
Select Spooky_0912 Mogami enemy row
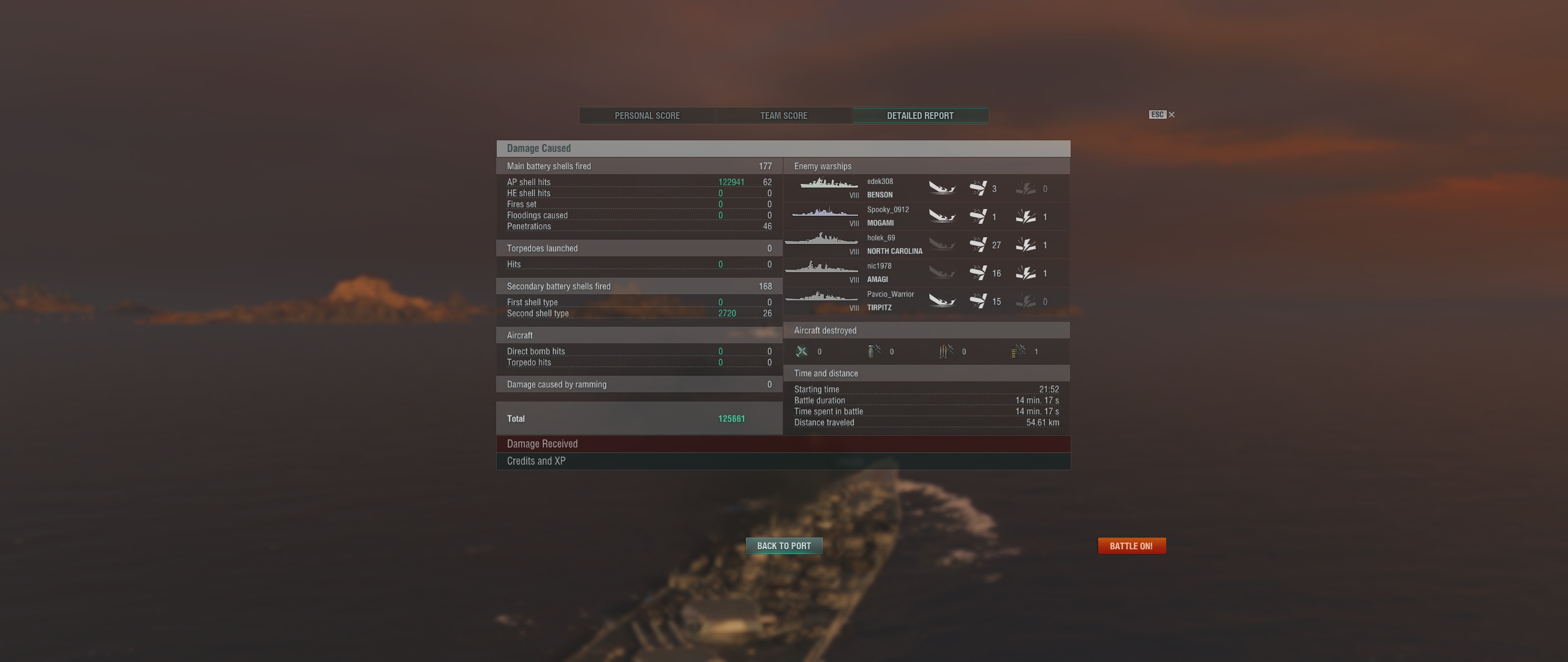click(926, 216)
